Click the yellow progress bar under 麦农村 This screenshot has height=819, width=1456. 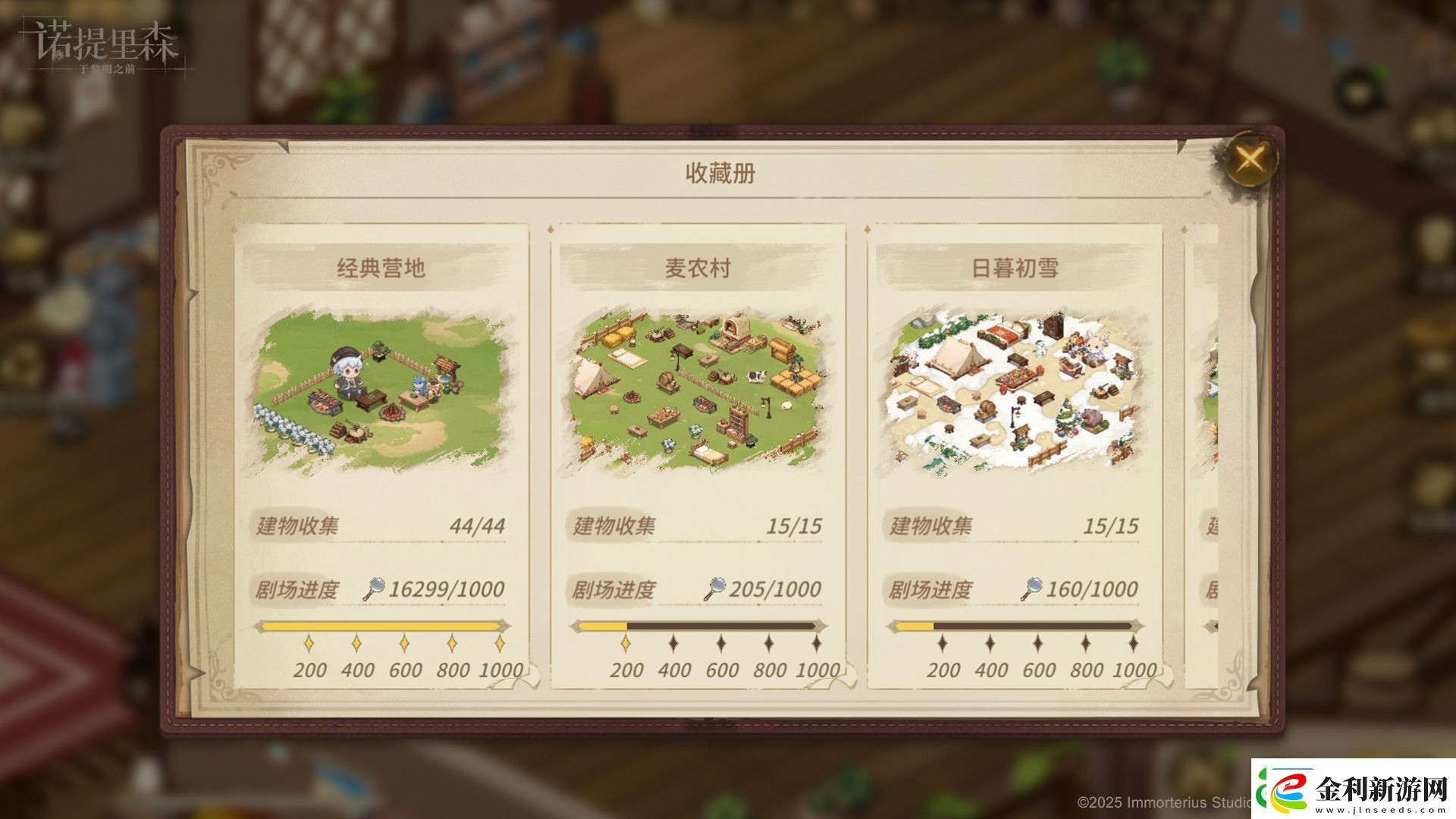coord(603,625)
